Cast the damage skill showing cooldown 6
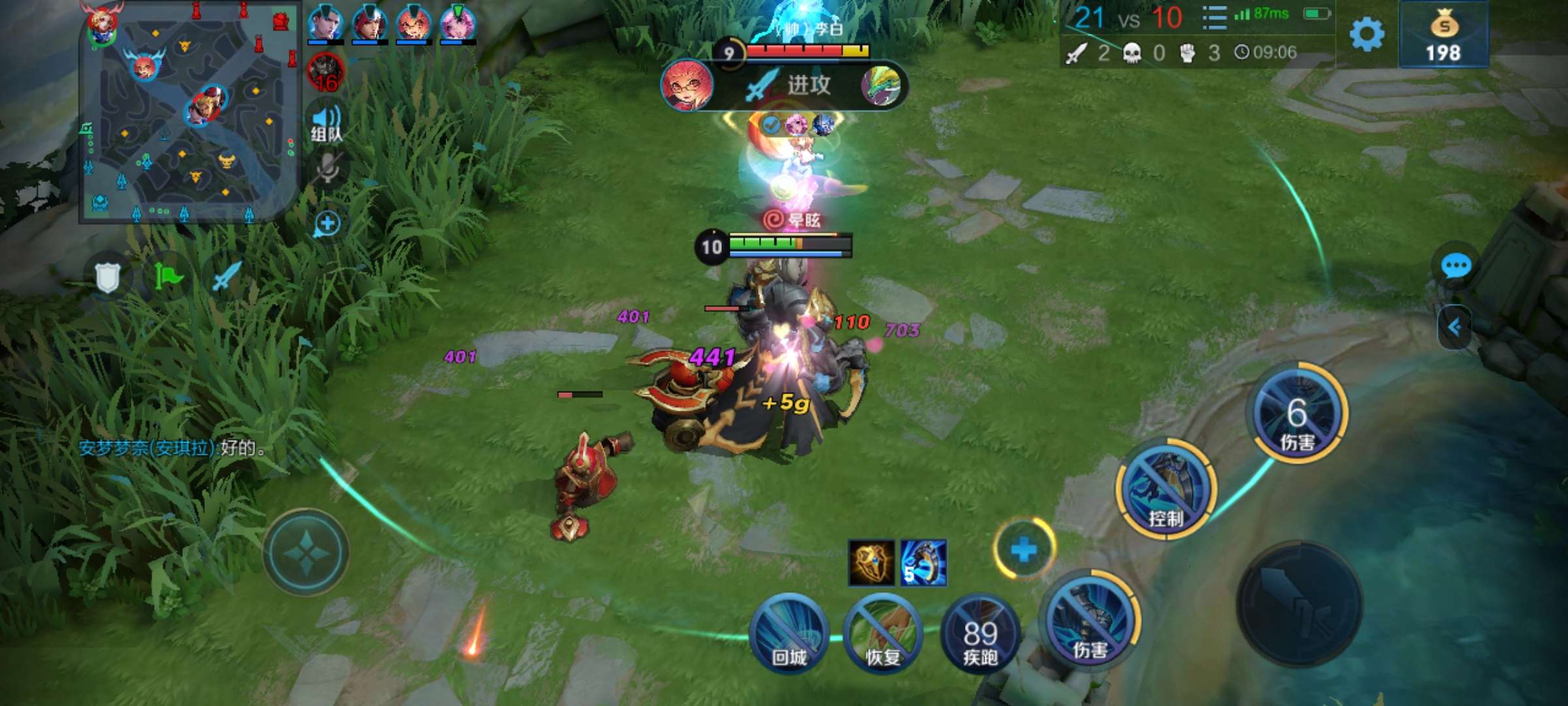The height and width of the screenshot is (706, 1568). 1297,413
